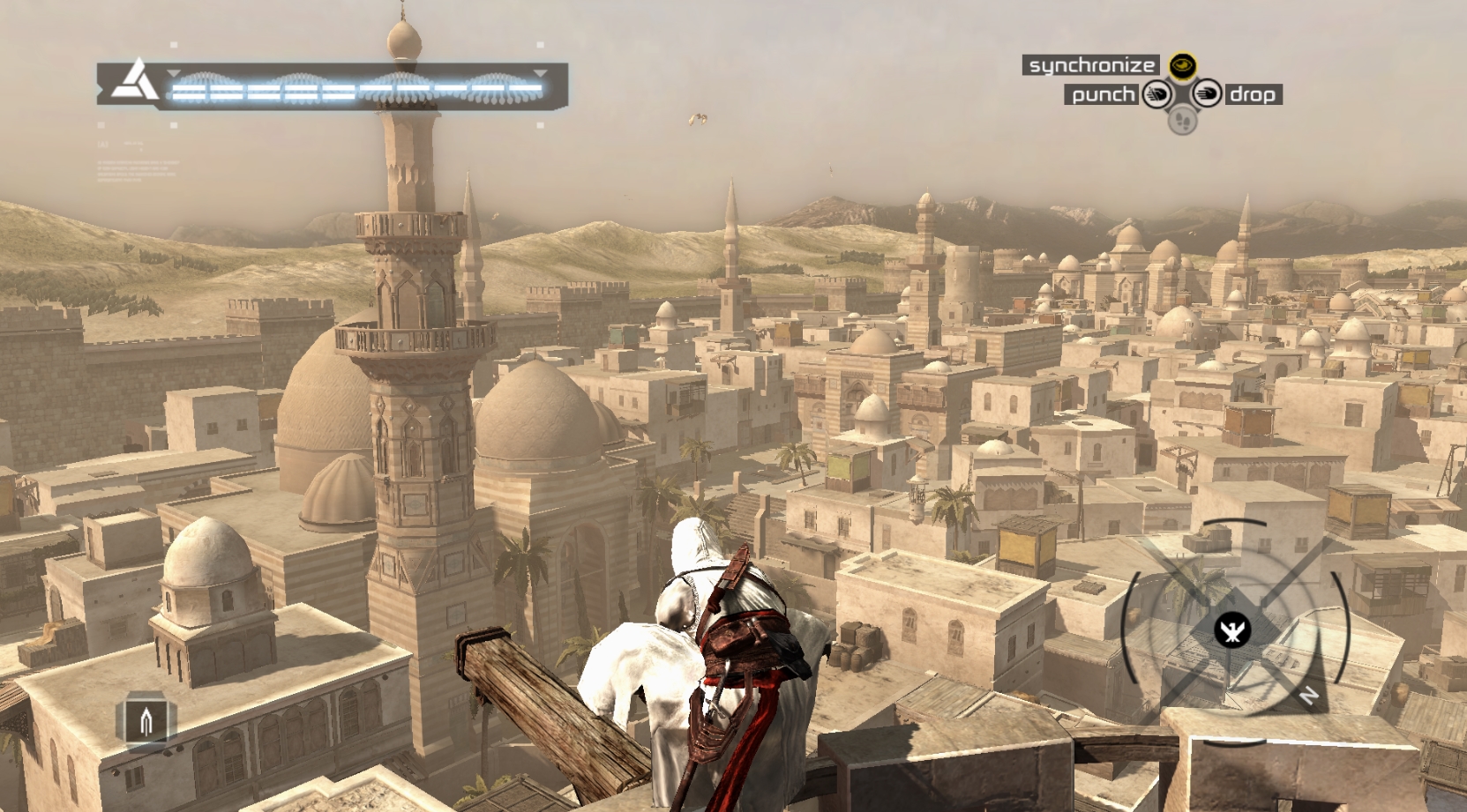The width and height of the screenshot is (1467, 812).
Task: Select the yellow synchronize eye icon
Action: click(x=1182, y=65)
